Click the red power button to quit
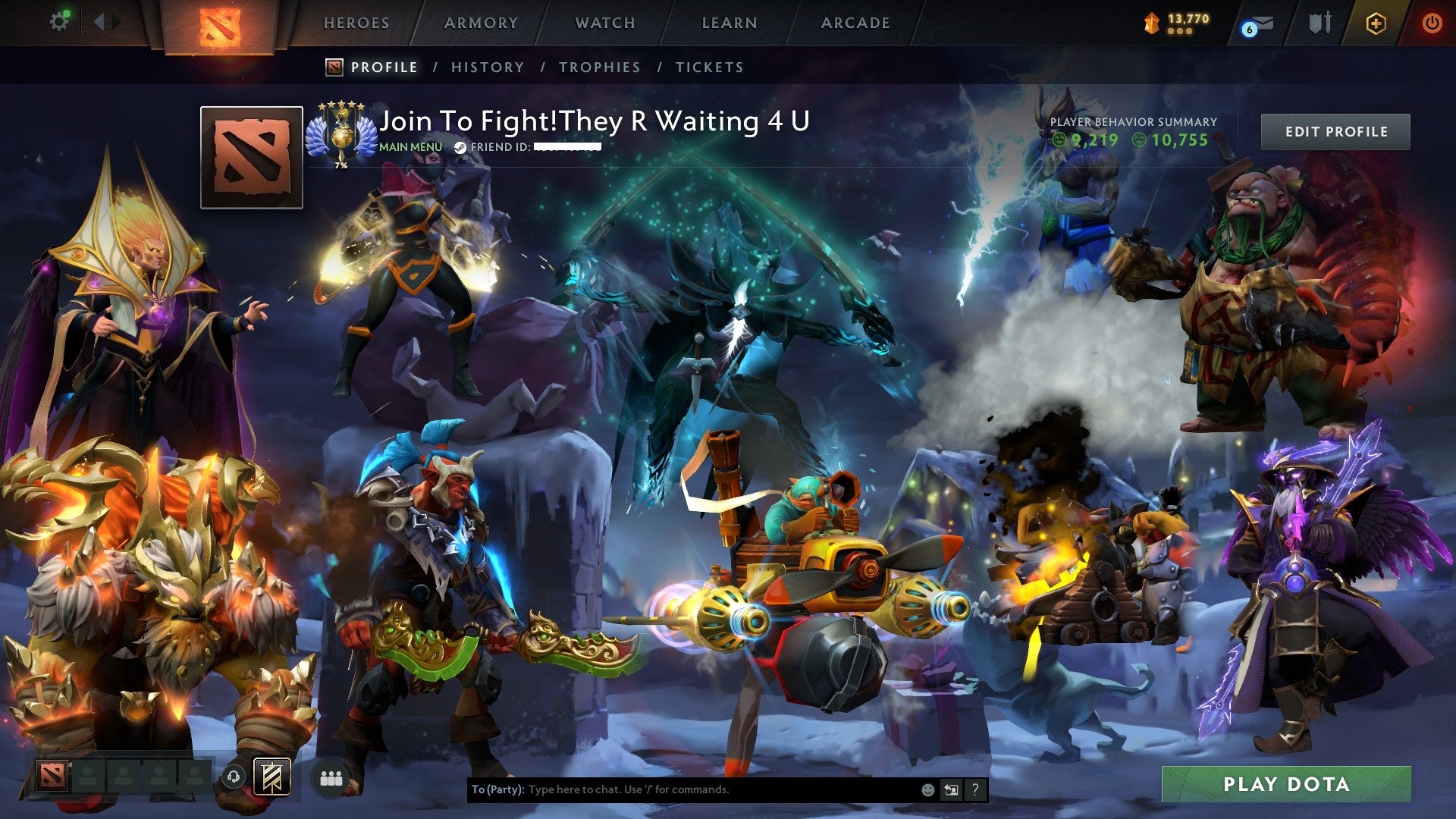The width and height of the screenshot is (1456, 819). click(1433, 23)
